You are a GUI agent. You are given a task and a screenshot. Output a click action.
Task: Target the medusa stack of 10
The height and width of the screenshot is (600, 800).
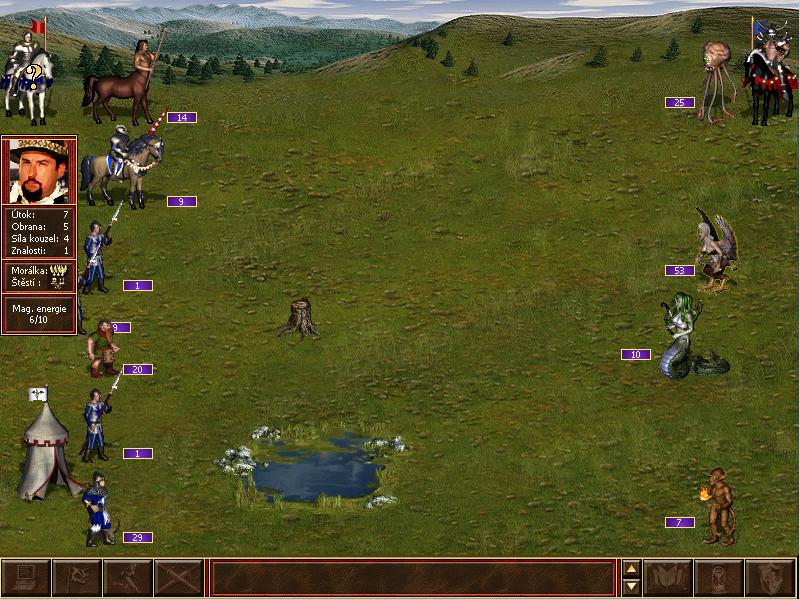tap(686, 338)
